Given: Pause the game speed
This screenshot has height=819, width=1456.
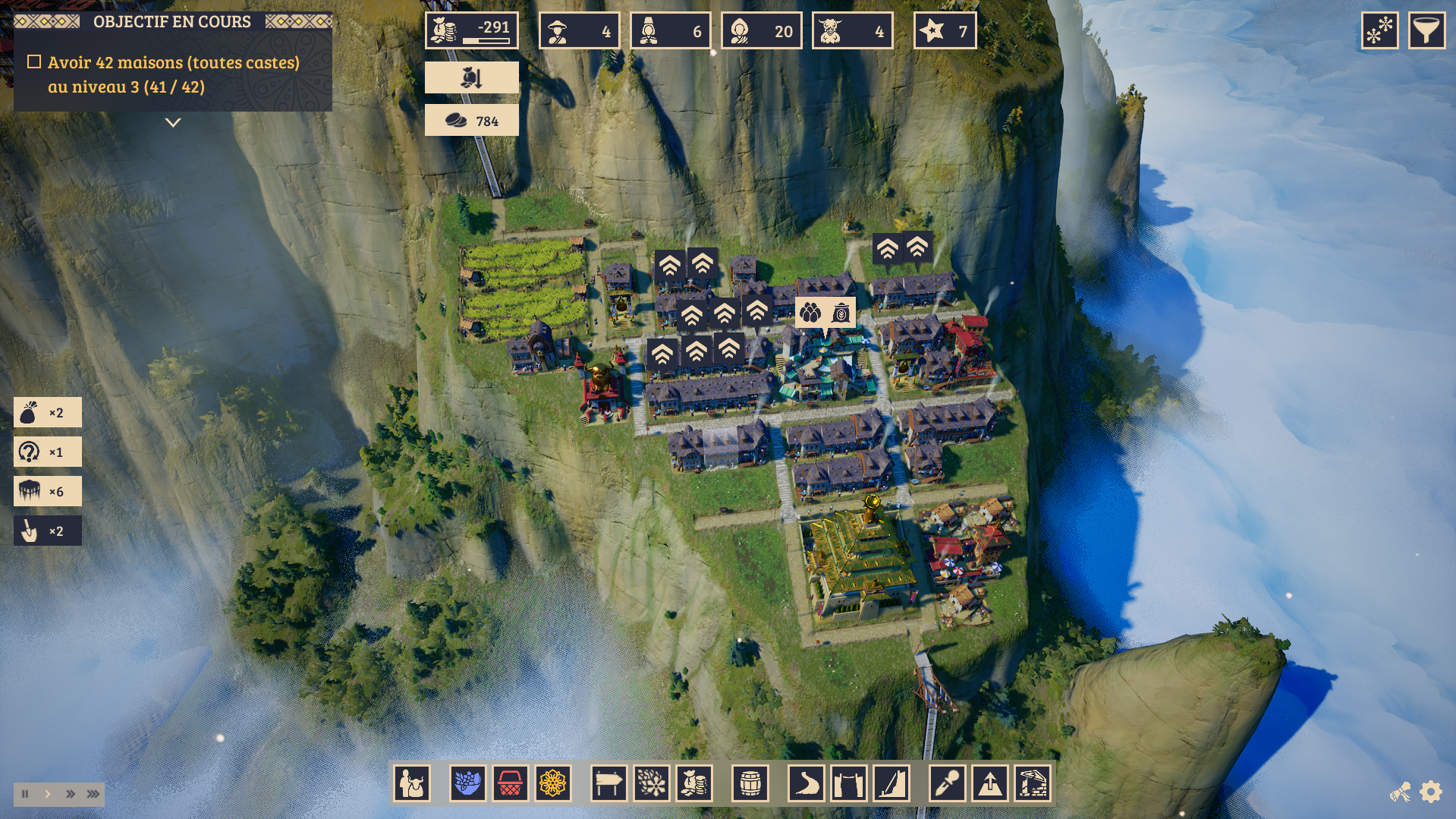Looking at the screenshot, I should click(x=25, y=794).
